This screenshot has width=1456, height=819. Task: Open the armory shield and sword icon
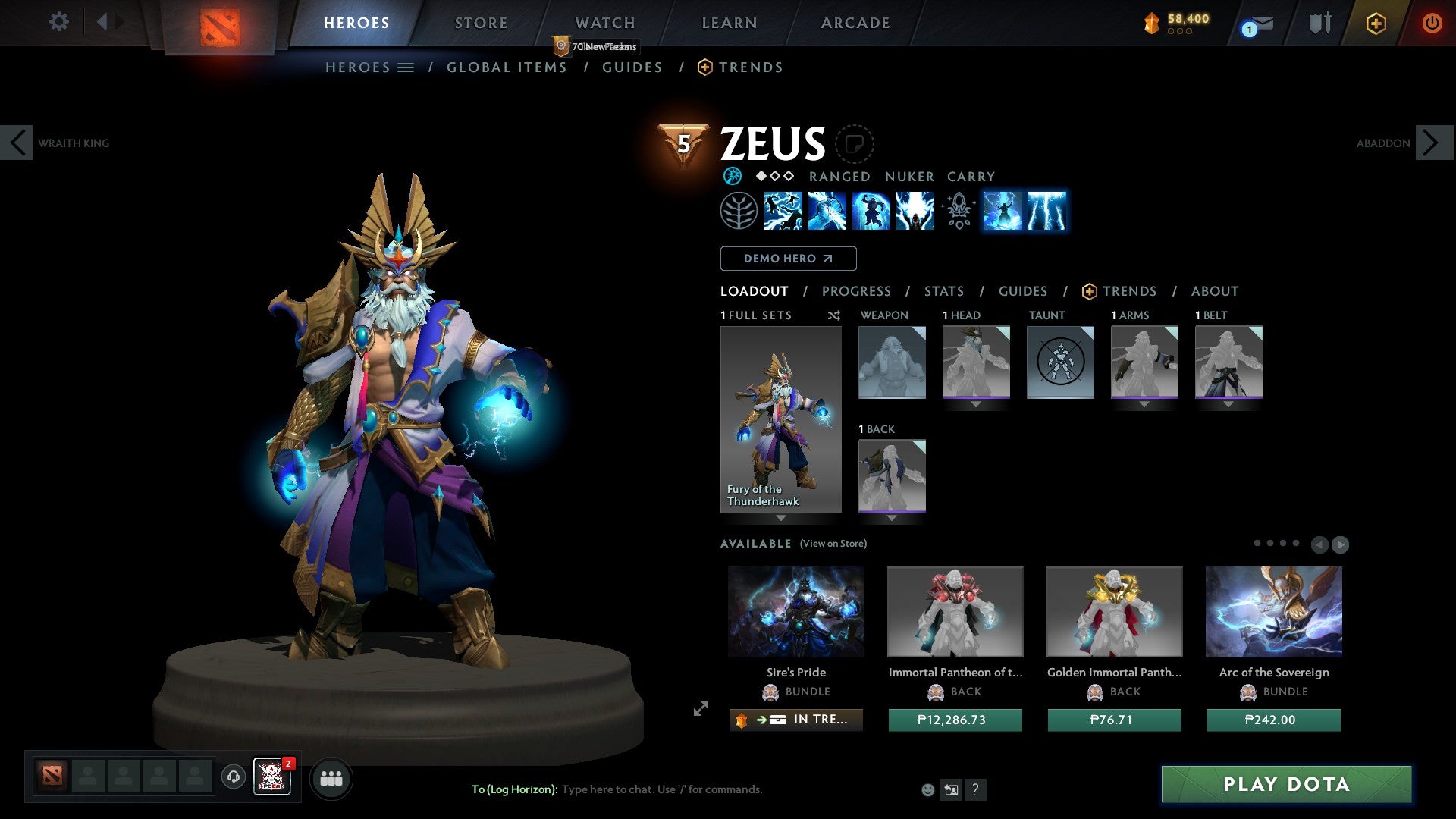[x=1319, y=23]
